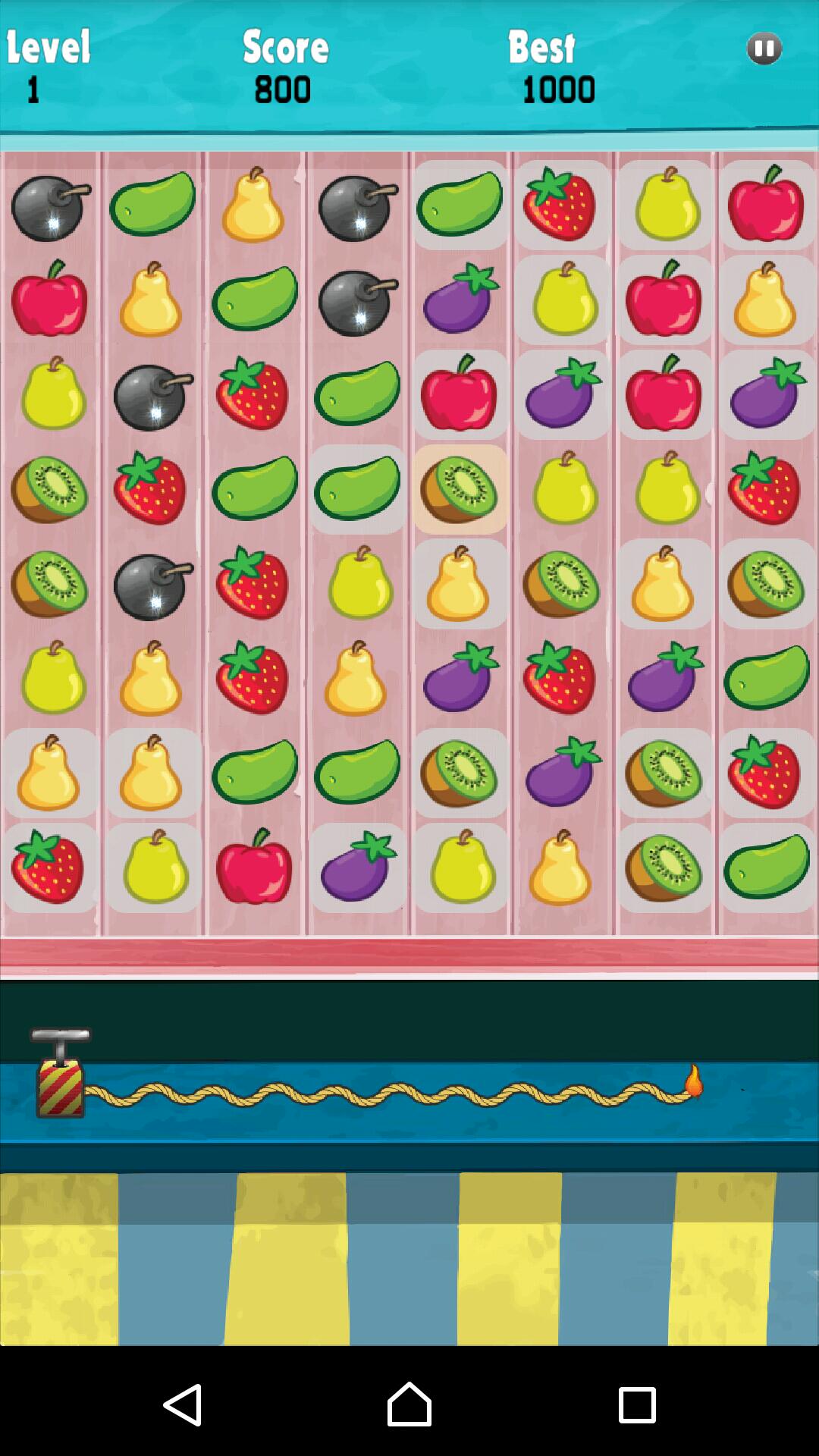Pause the game with the pause button
The image size is (819, 1456).
tap(764, 49)
